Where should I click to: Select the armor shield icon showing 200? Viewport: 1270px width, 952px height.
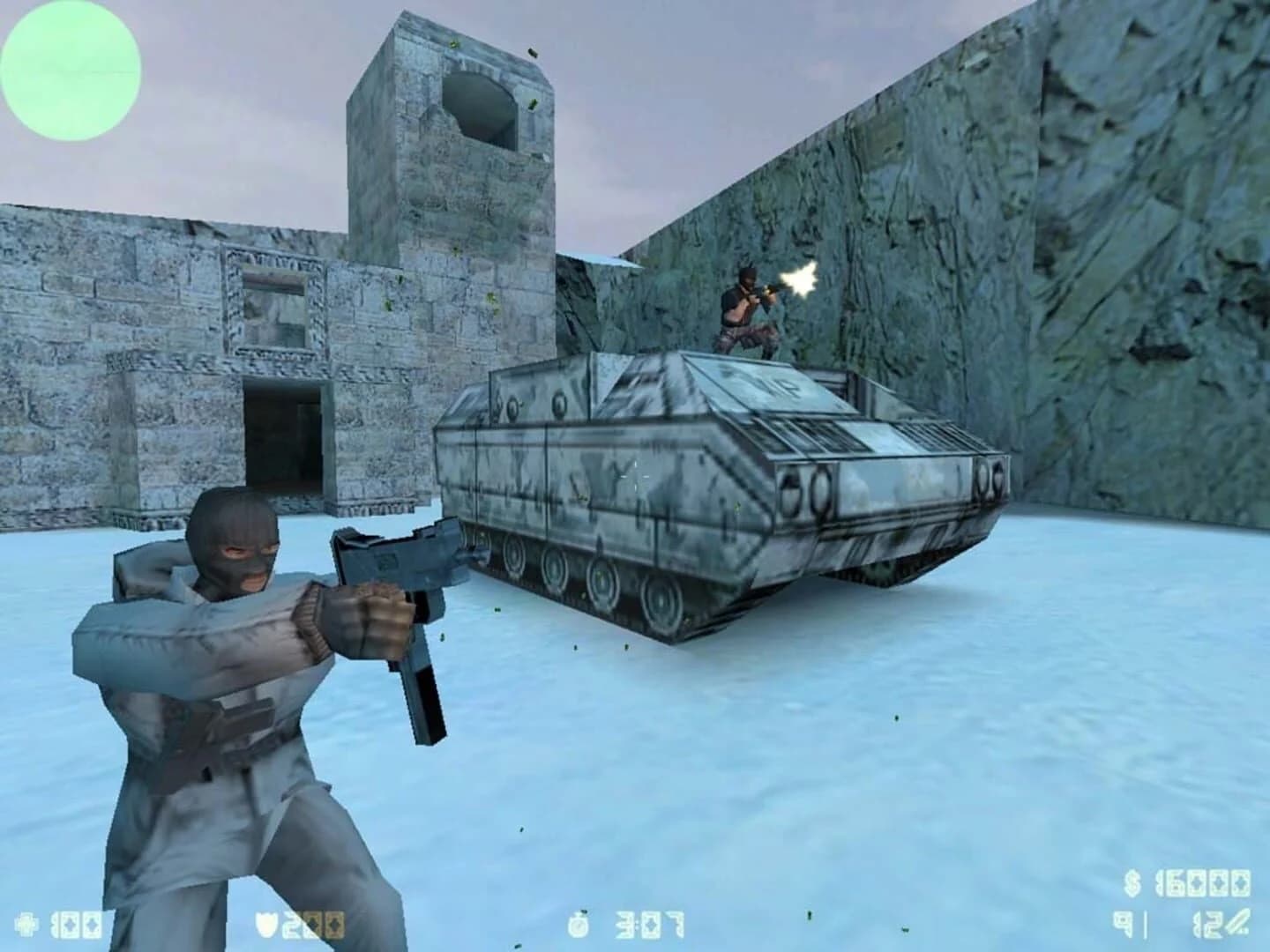pos(264,923)
